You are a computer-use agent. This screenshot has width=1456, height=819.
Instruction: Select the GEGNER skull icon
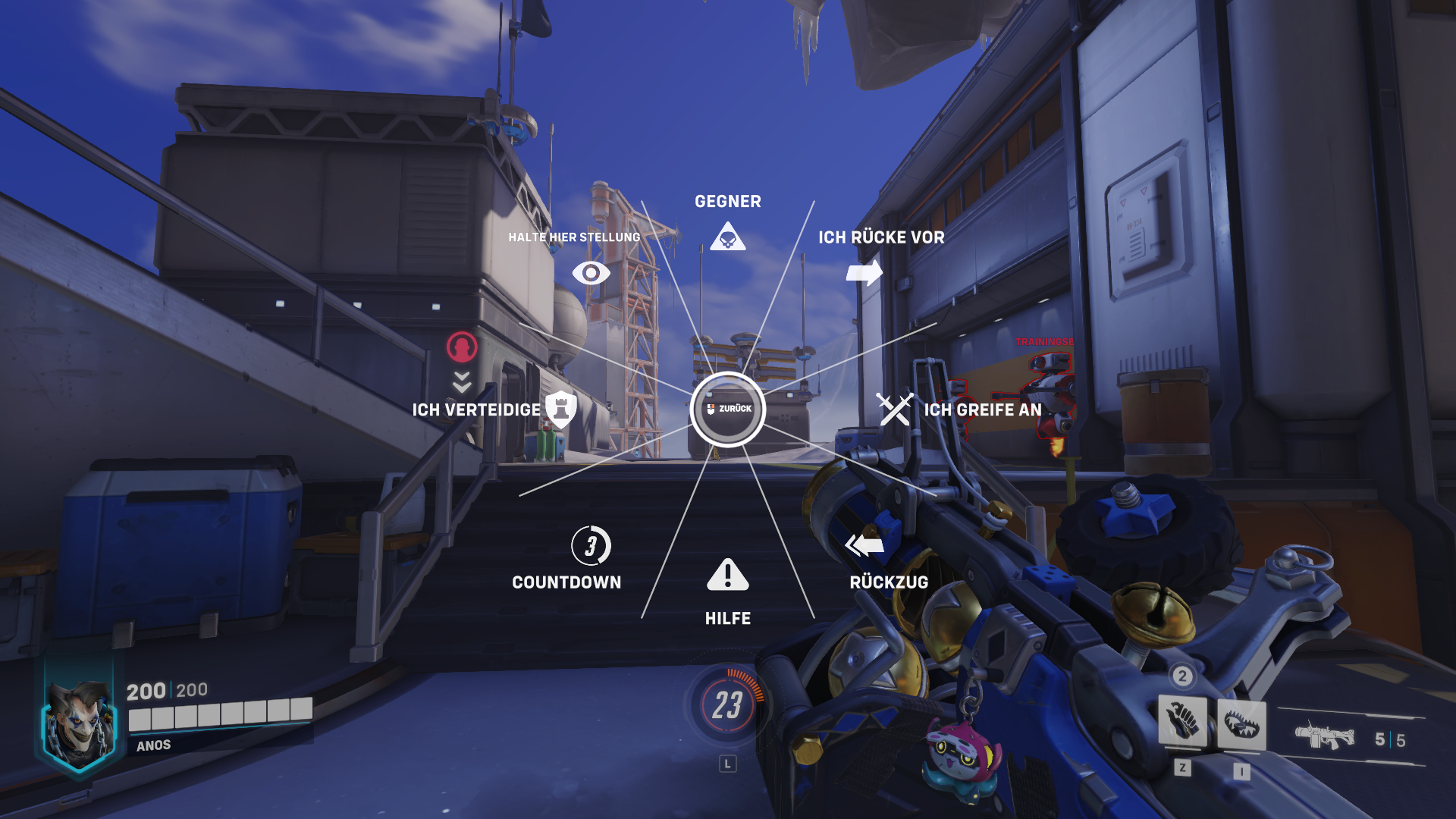click(728, 237)
